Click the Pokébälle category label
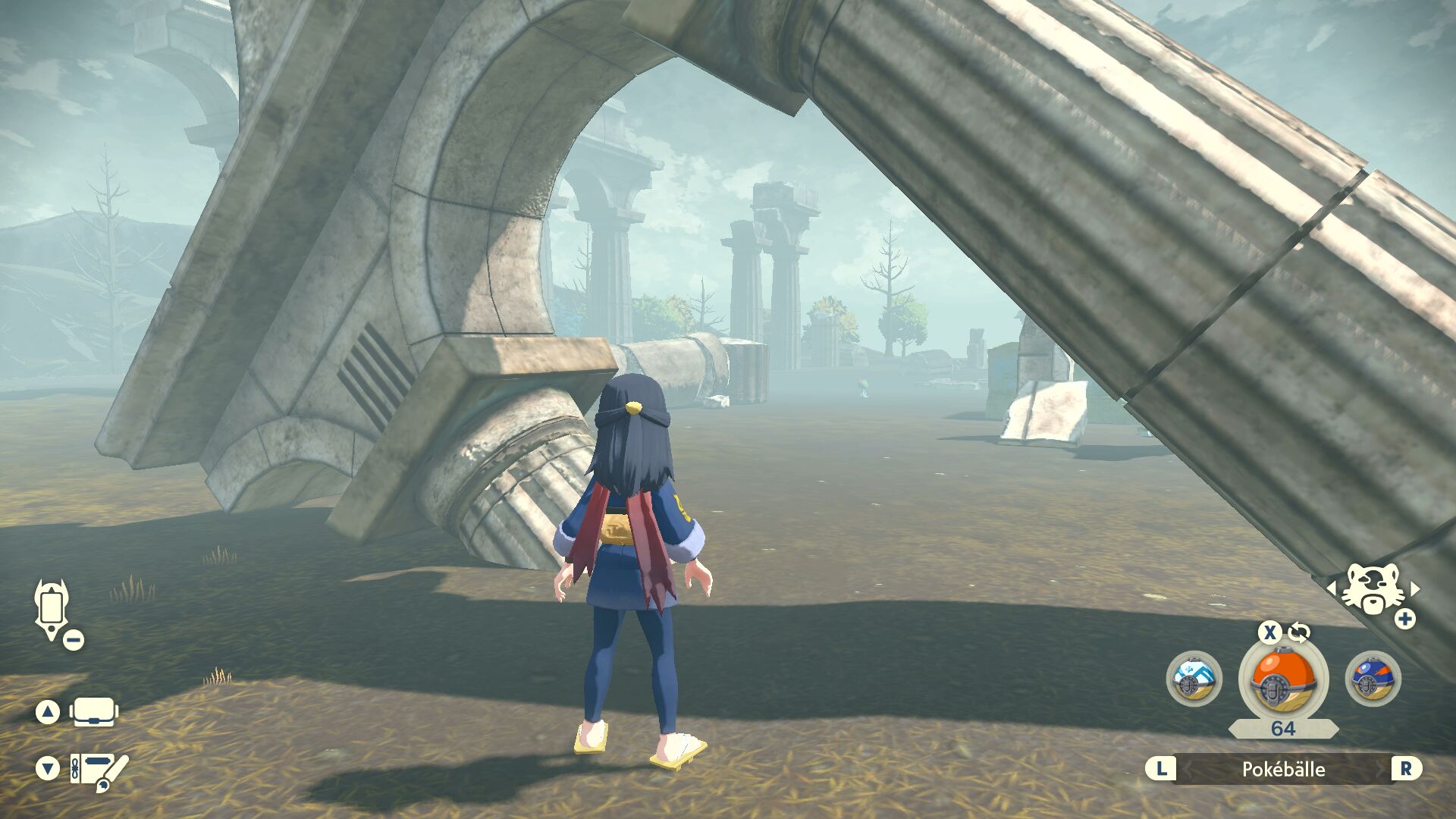Screen dimensions: 1456x819 pyautogui.click(x=1283, y=769)
